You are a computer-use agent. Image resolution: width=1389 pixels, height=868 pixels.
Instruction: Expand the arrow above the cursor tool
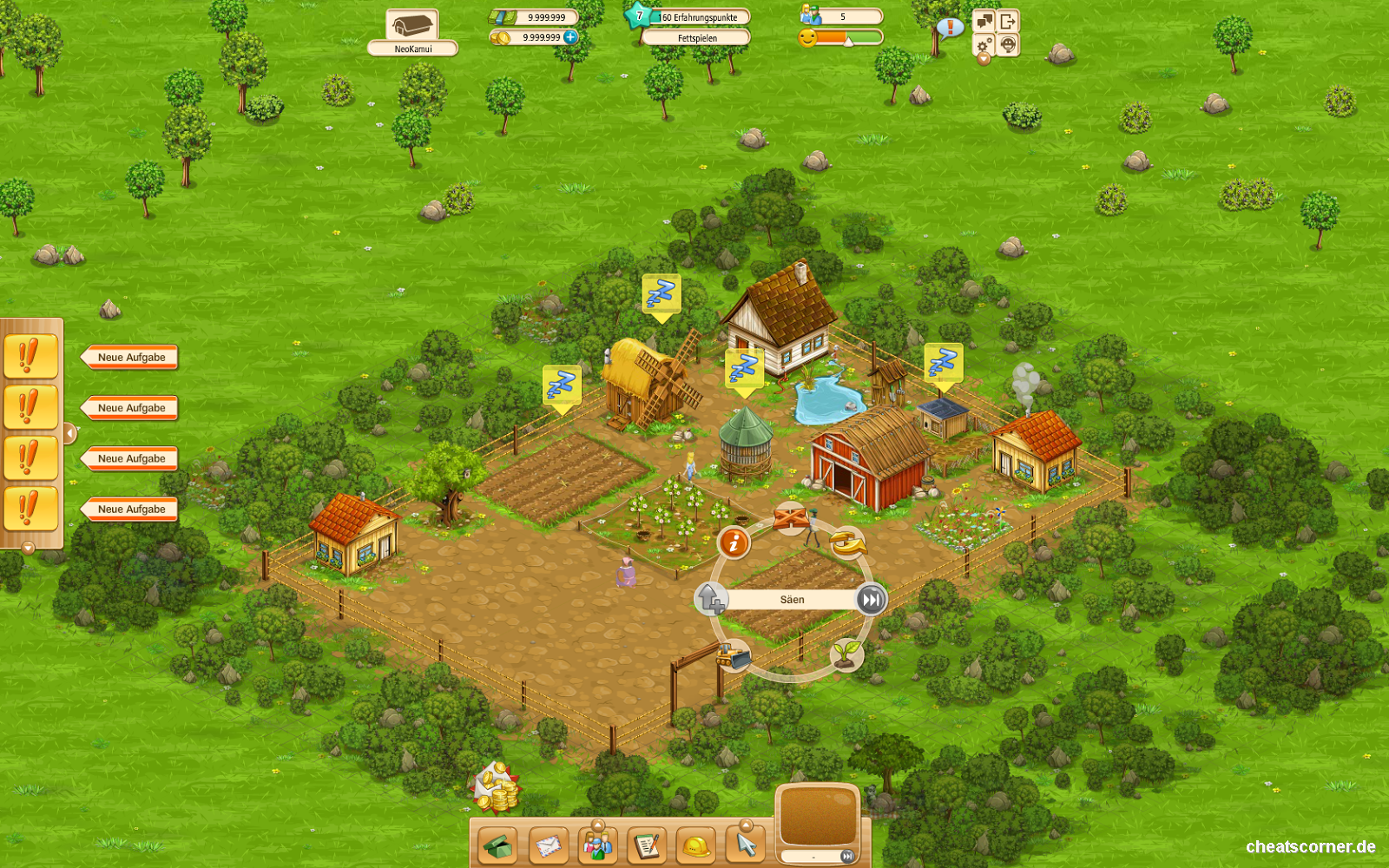pos(747,825)
